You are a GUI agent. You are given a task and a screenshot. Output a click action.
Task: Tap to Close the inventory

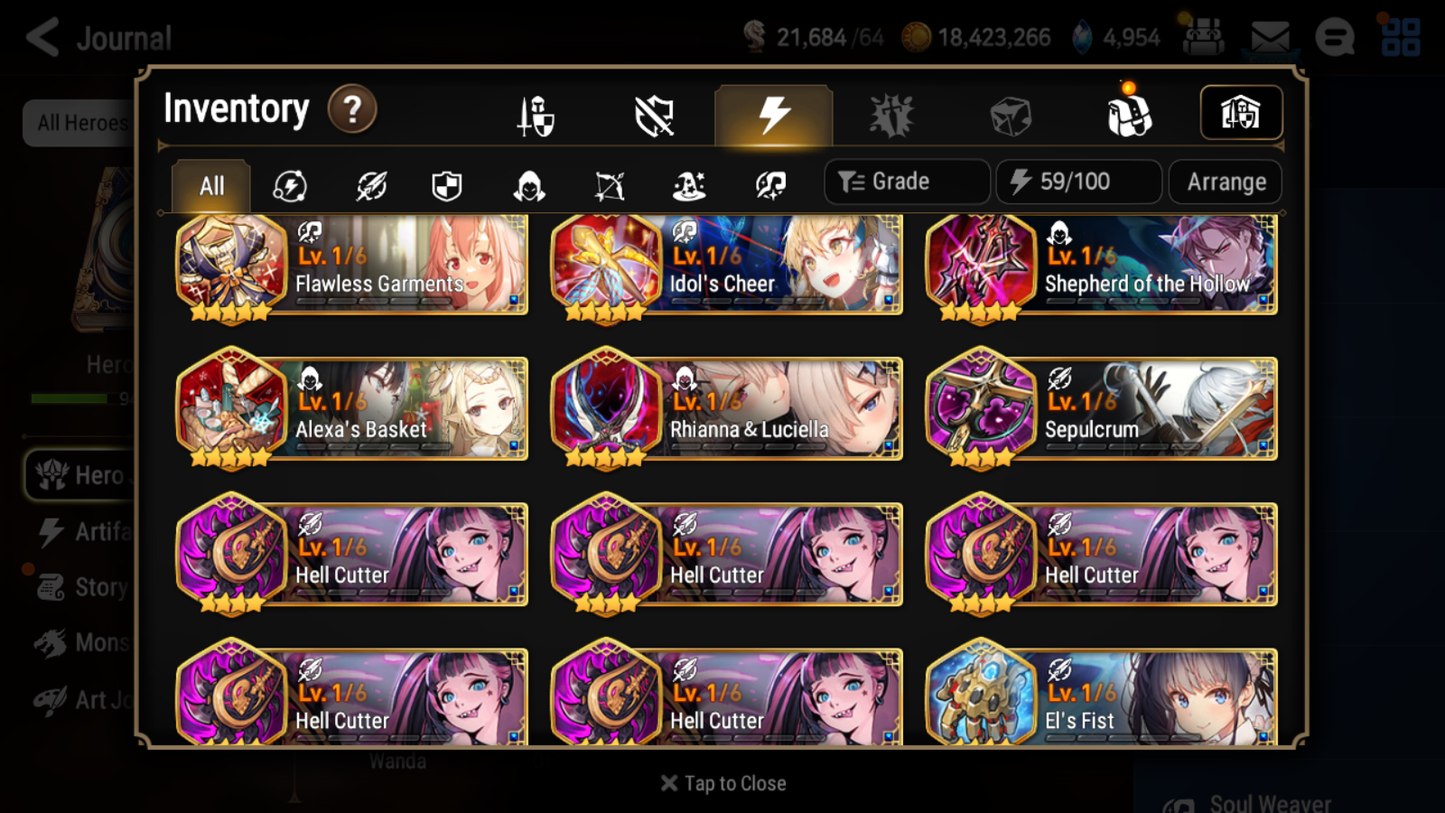[x=722, y=783]
